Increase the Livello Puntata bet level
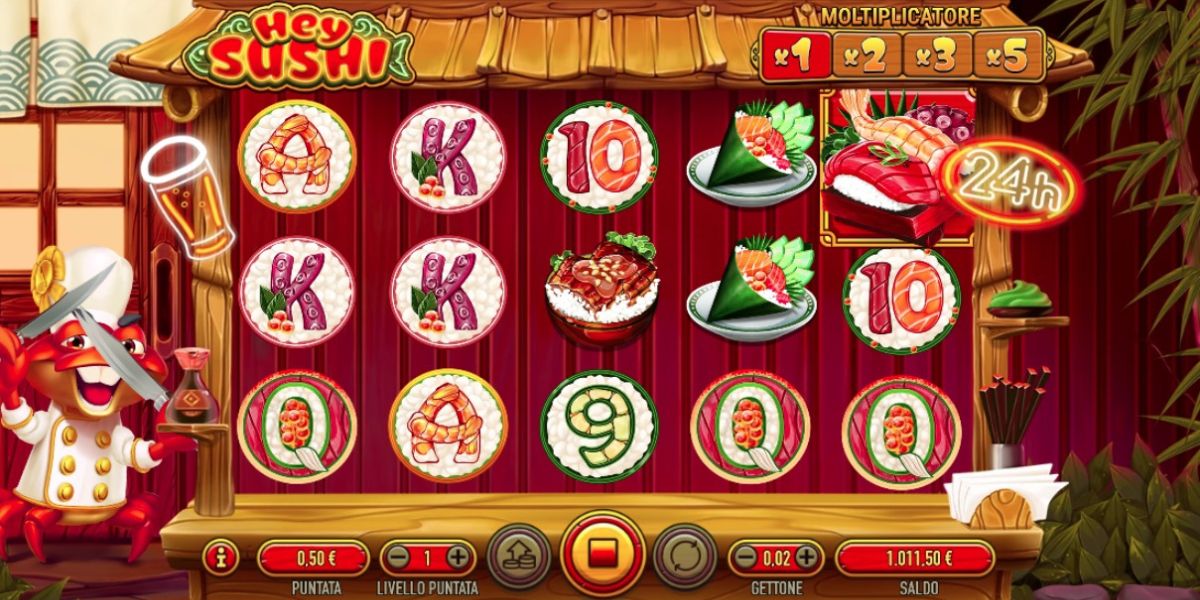The height and width of the screenshot is (600, 1200). tap(458, 557)
